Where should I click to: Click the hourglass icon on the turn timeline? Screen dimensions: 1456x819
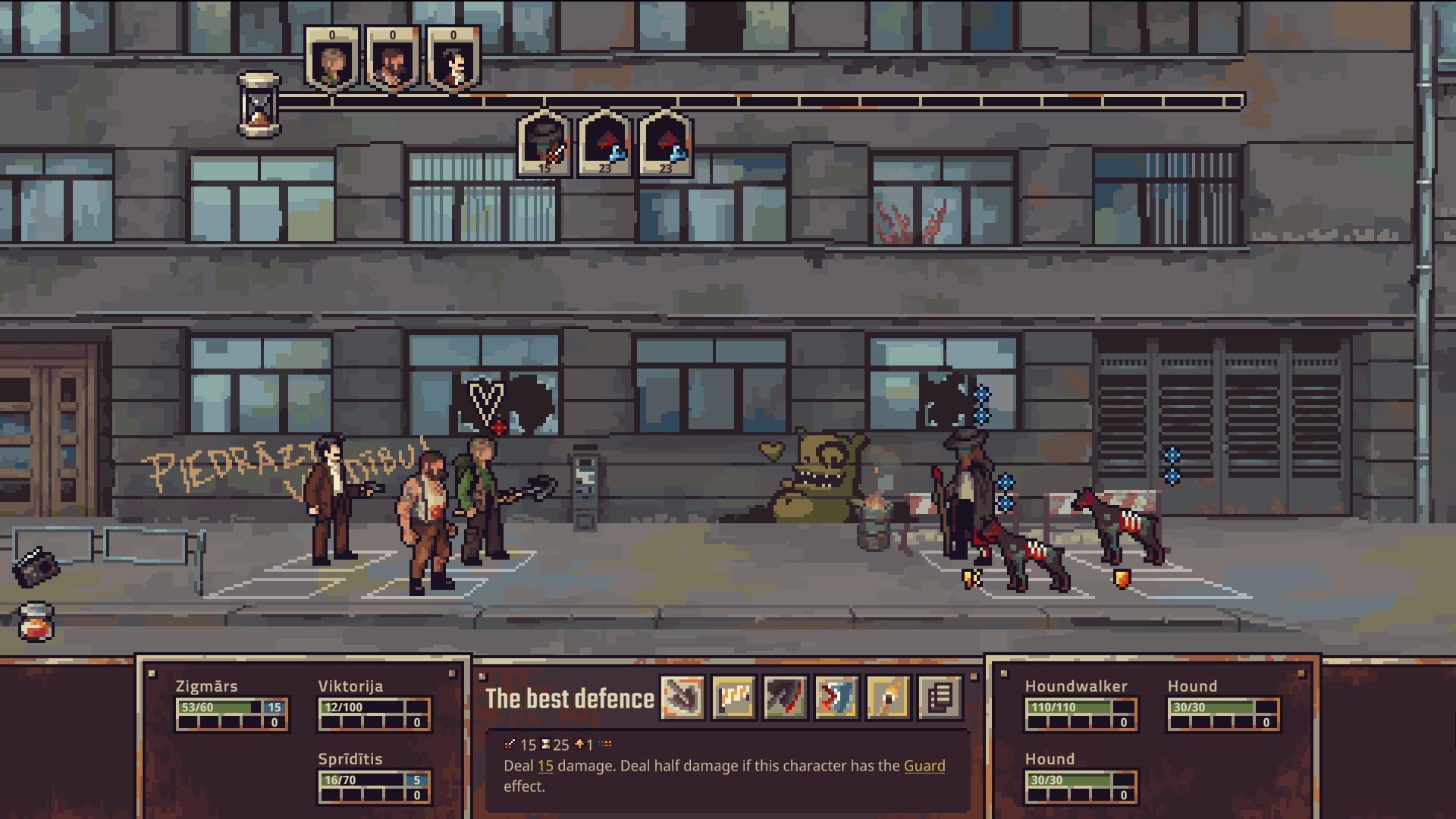coord(258,106)
